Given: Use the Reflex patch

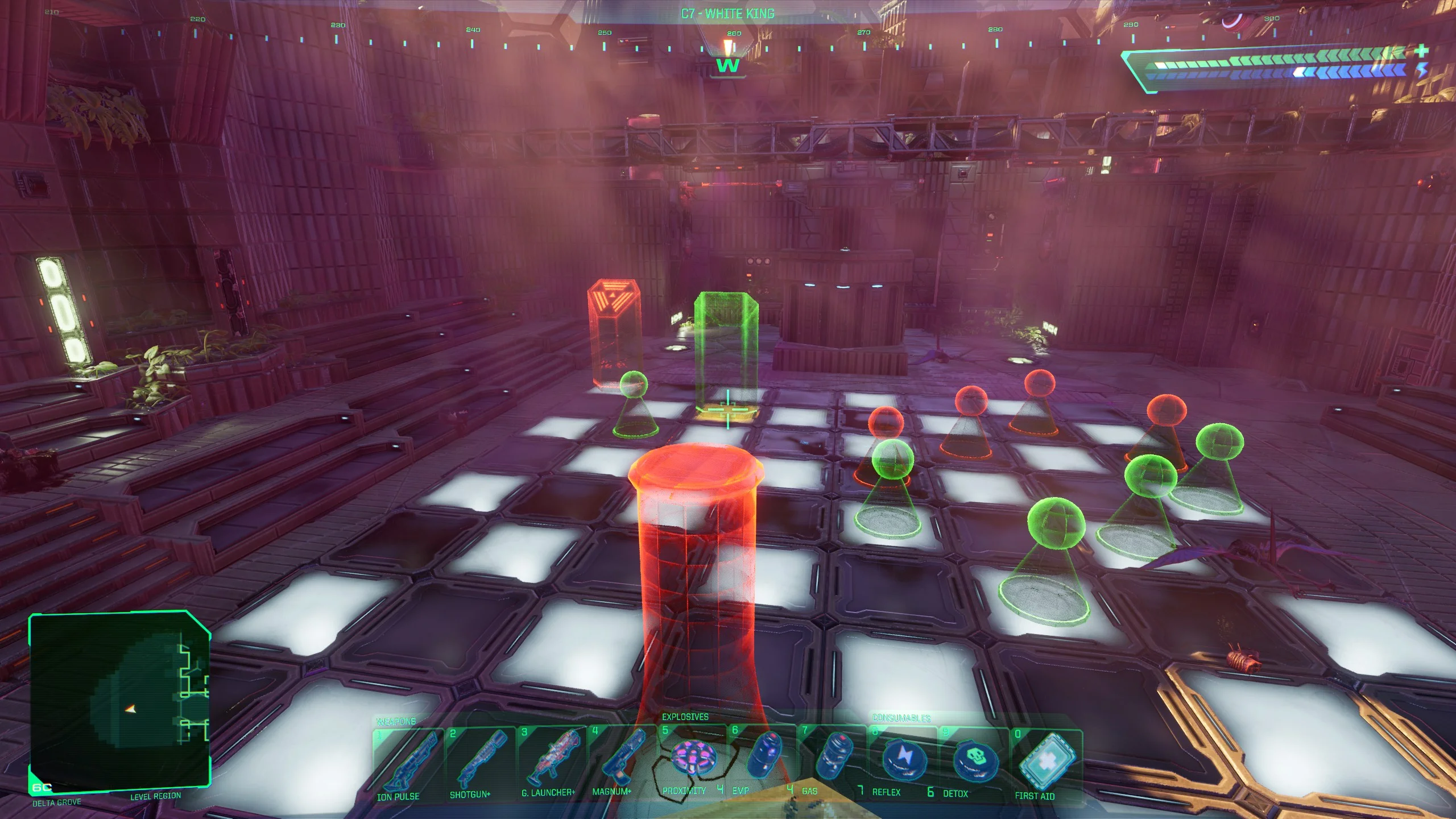Looking at the screenshot, I should click(x=903, y=759).
